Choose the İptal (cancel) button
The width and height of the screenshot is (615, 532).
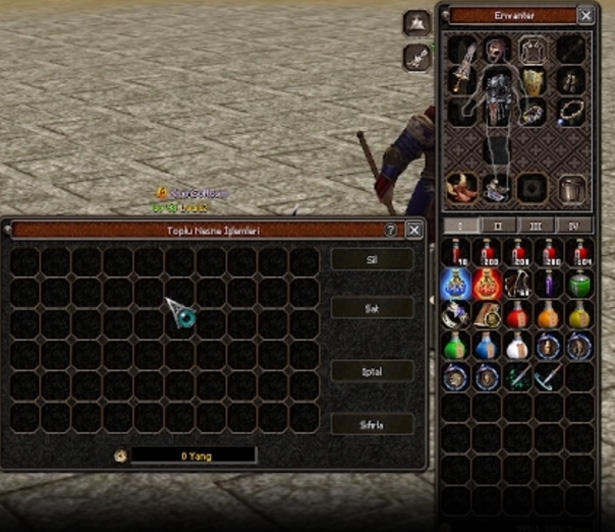point(372,370)
